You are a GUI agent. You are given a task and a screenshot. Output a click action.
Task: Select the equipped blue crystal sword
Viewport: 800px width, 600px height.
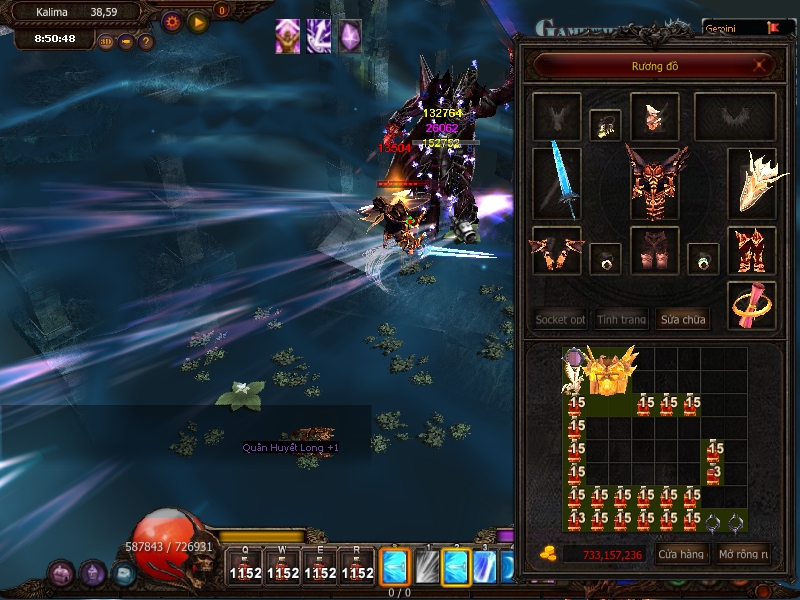(x=557, y=180)
